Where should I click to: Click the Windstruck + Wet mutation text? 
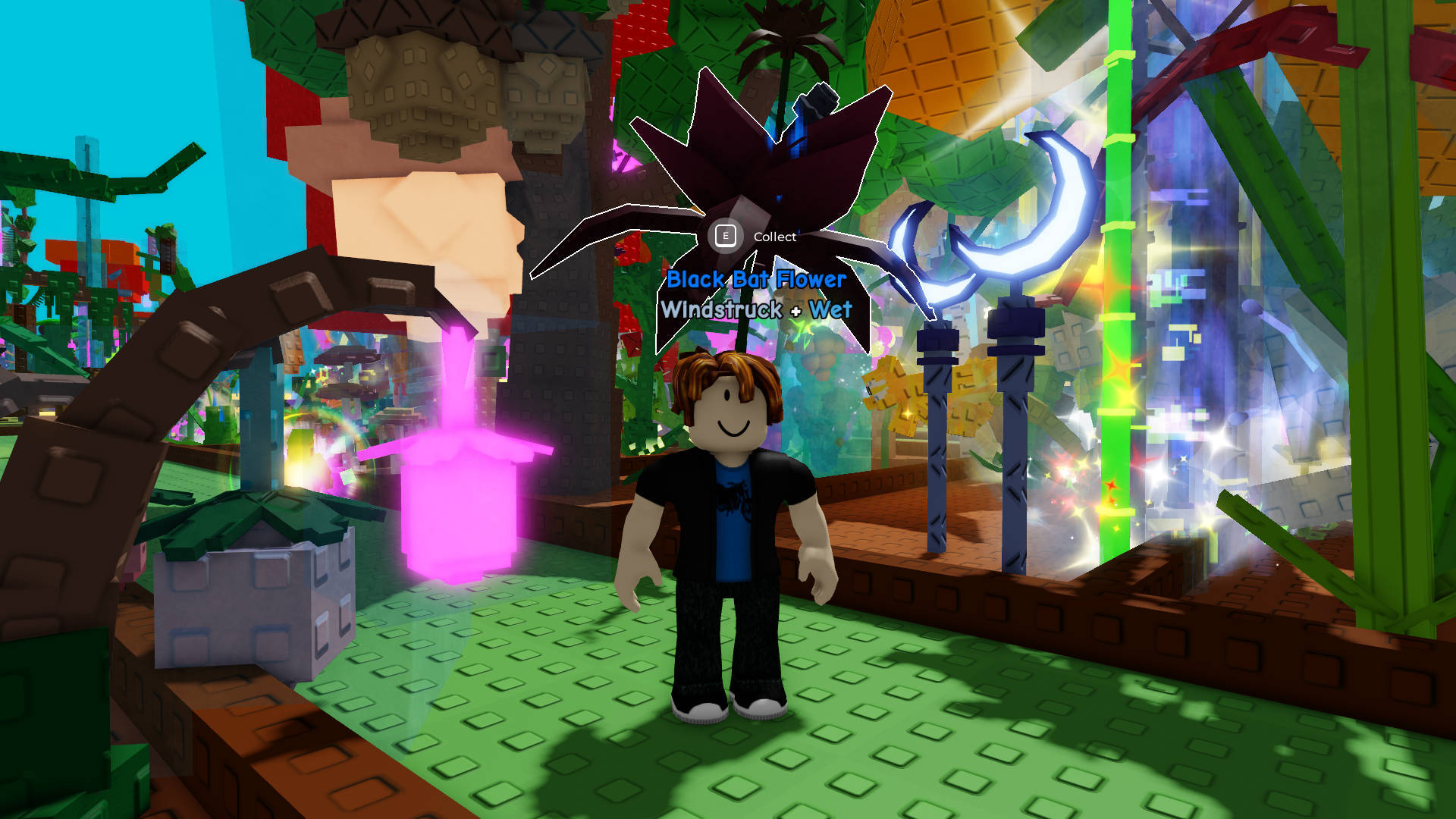click(x=755, y=308)
